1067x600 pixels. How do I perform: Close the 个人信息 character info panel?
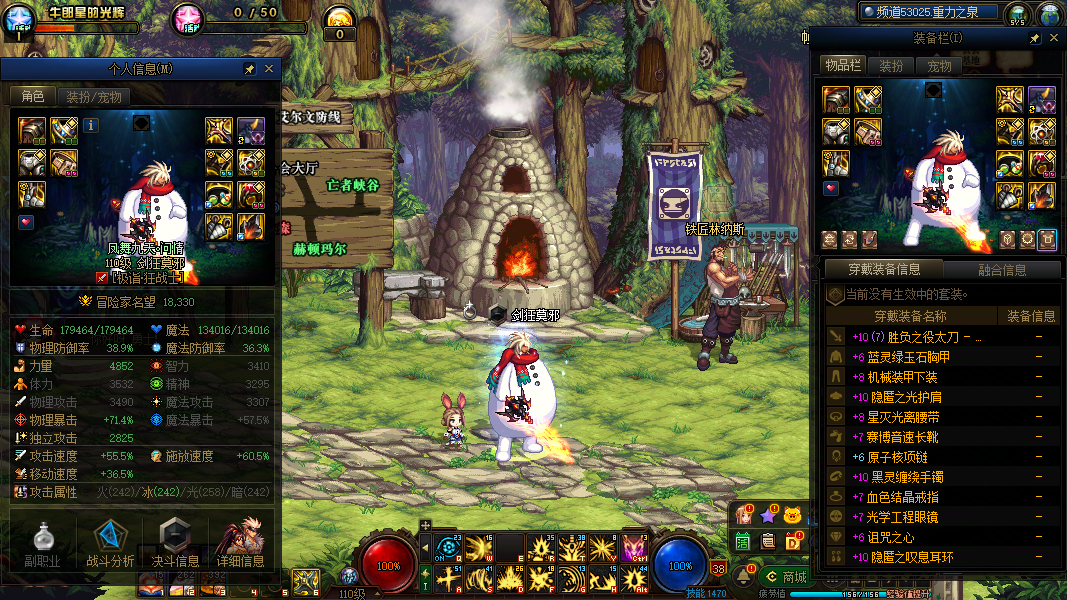268,70
